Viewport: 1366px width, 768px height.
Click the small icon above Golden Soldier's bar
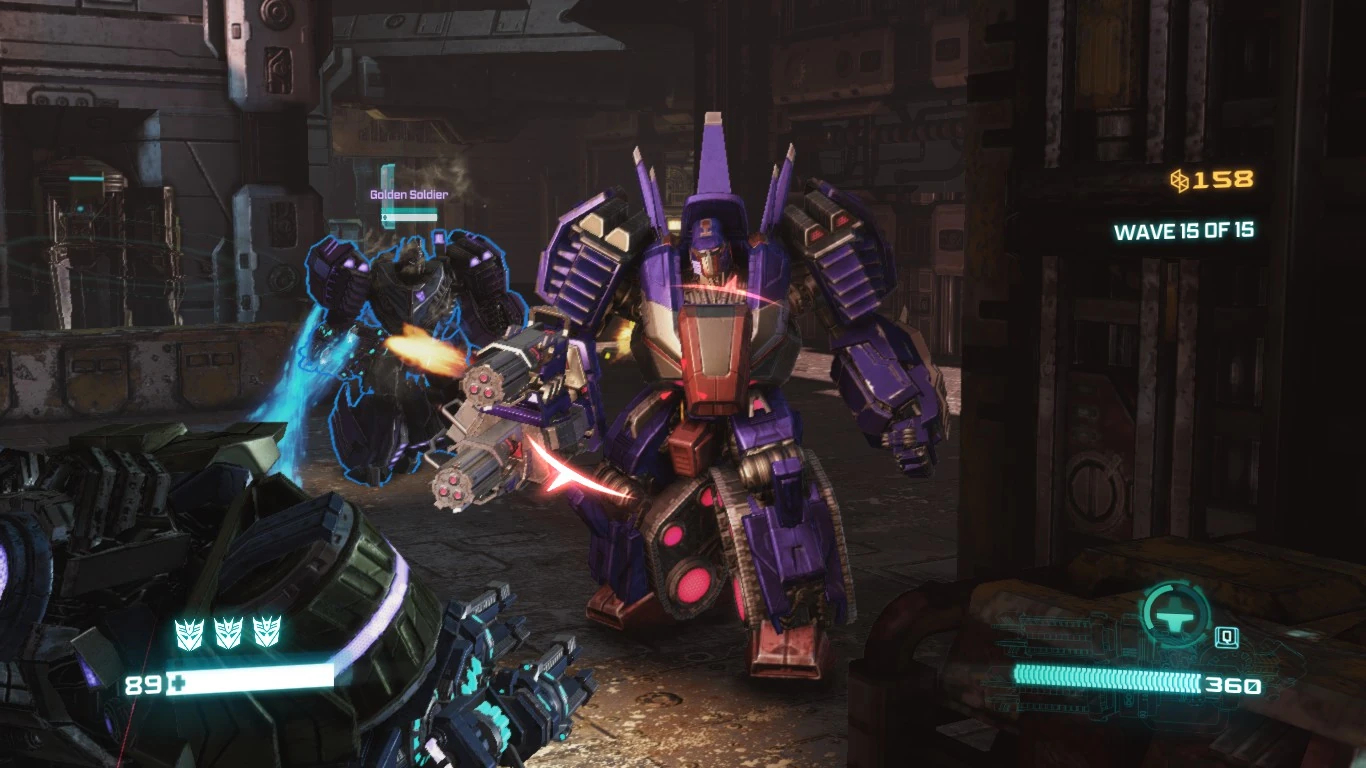pos(388,175)
